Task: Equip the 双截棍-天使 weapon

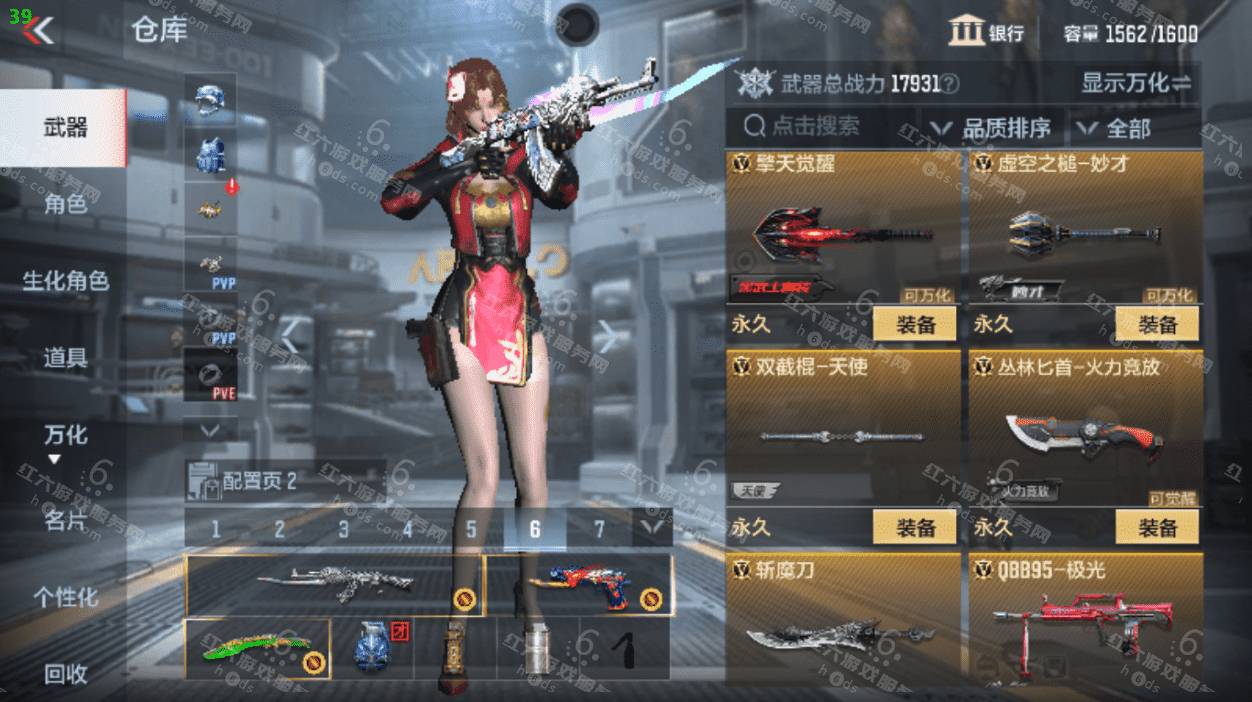Action: tap(914, 526)
